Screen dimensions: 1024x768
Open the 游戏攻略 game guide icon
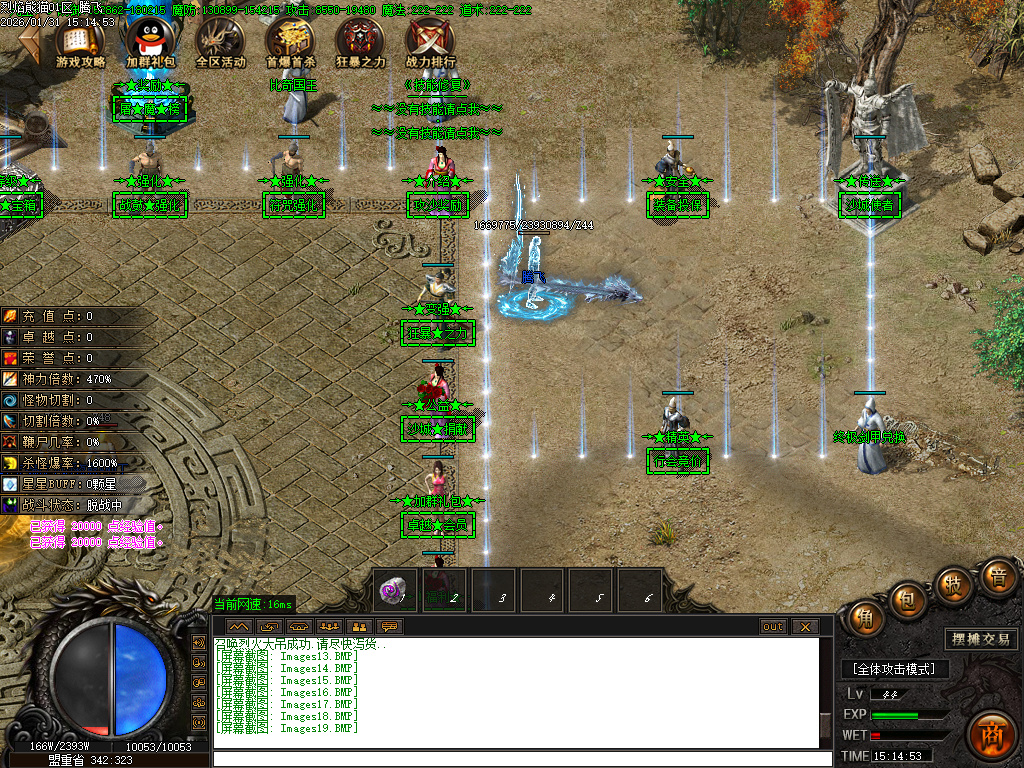(x=80, y=42)
